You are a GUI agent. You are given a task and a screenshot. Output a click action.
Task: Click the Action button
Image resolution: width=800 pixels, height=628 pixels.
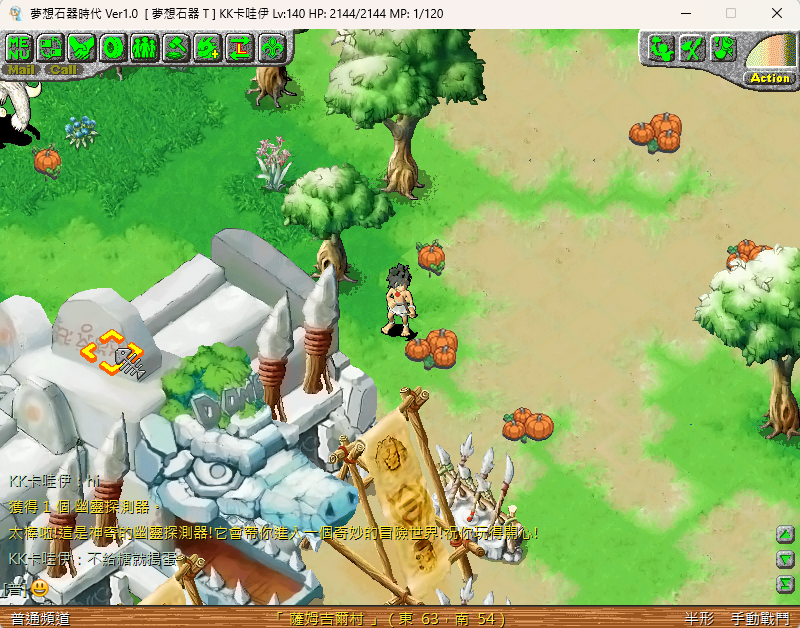tap(769, 78)
